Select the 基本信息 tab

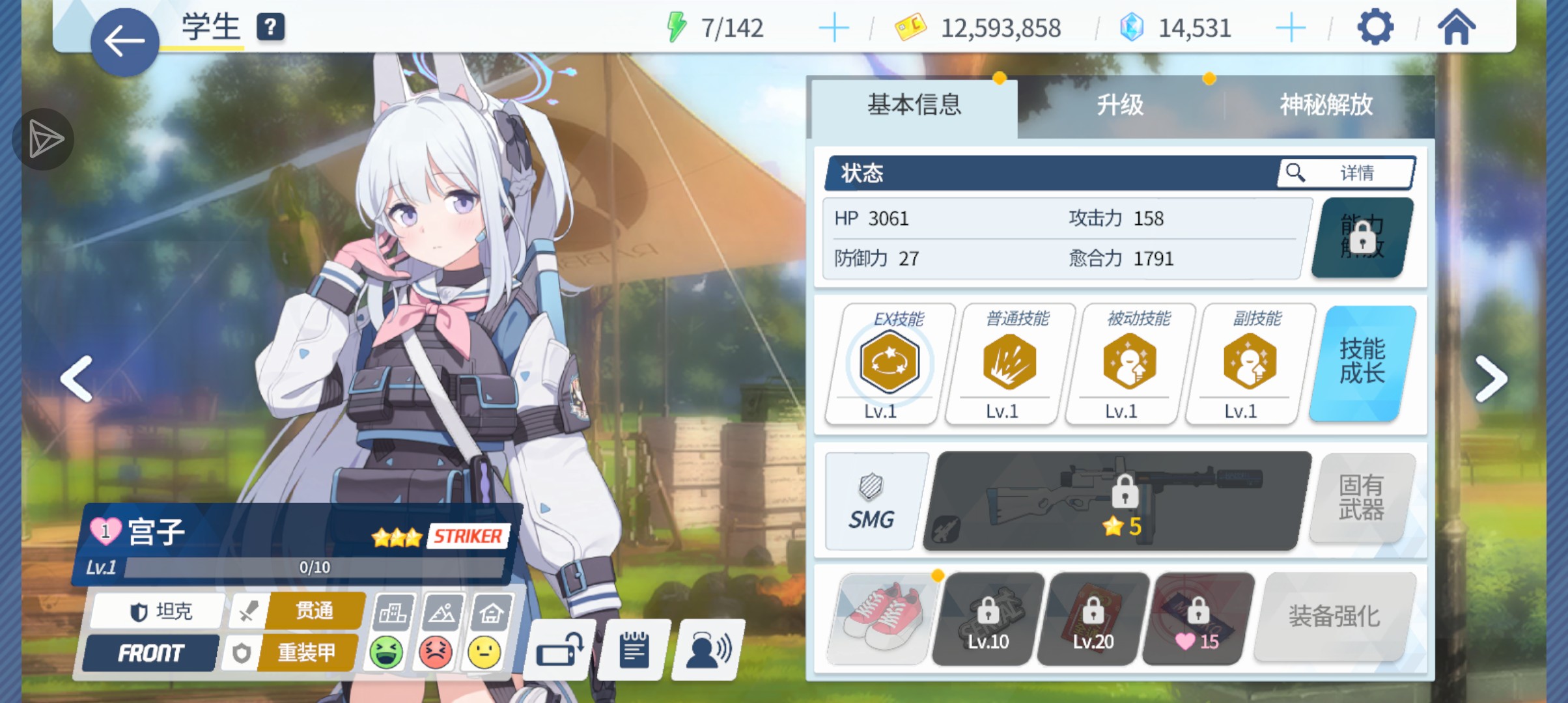[x=914, y=105]
